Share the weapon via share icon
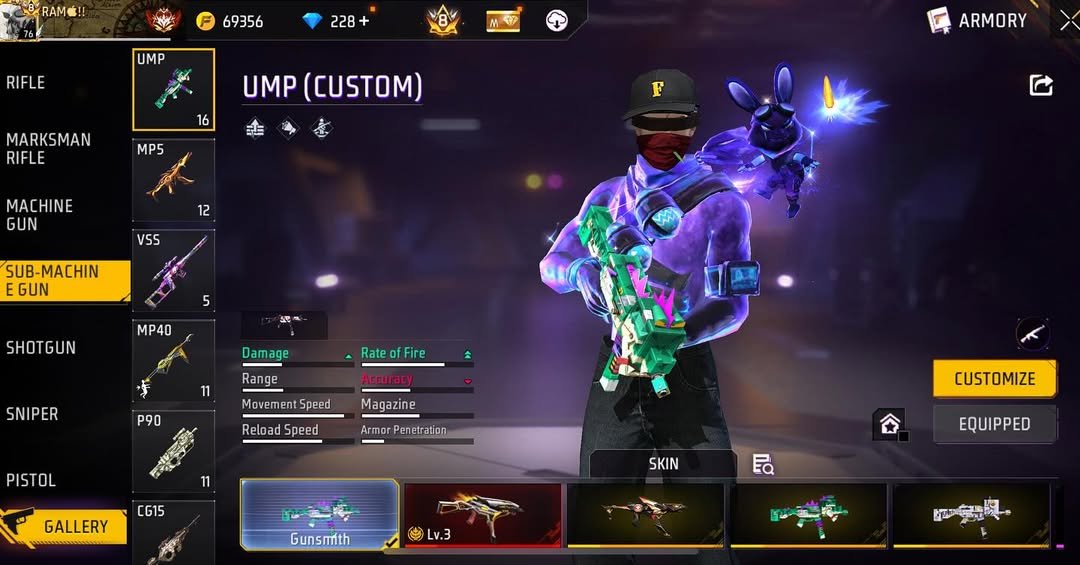Image resolution: width=1080 pixels, height=565 pixels. [1041, 86]
